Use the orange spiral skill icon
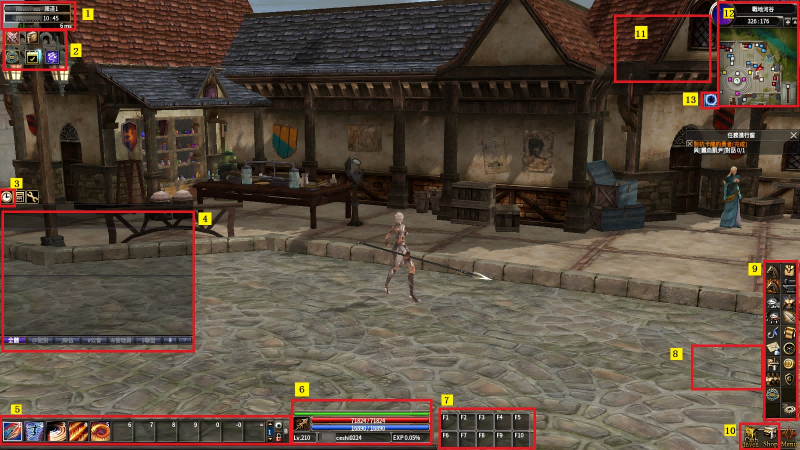Screen dimensions: 800x450 (102, 431)
